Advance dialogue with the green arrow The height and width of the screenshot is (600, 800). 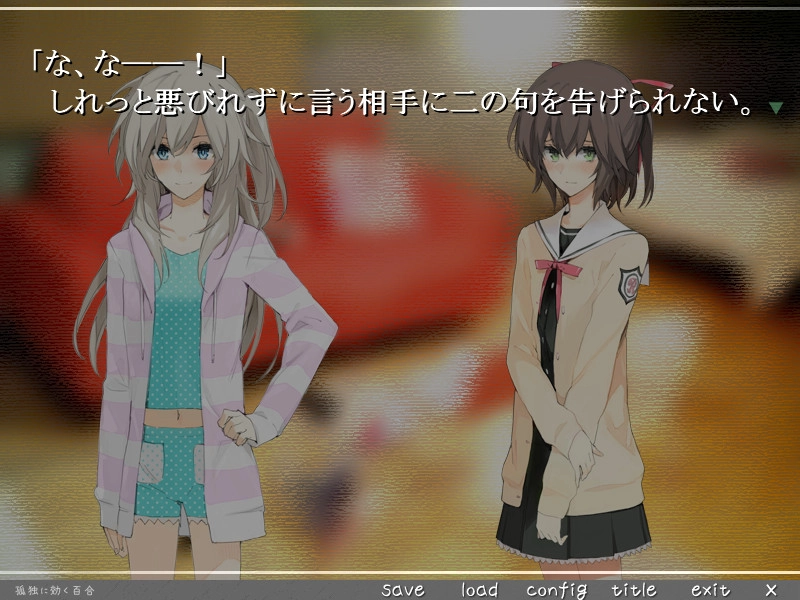[775, 107]
